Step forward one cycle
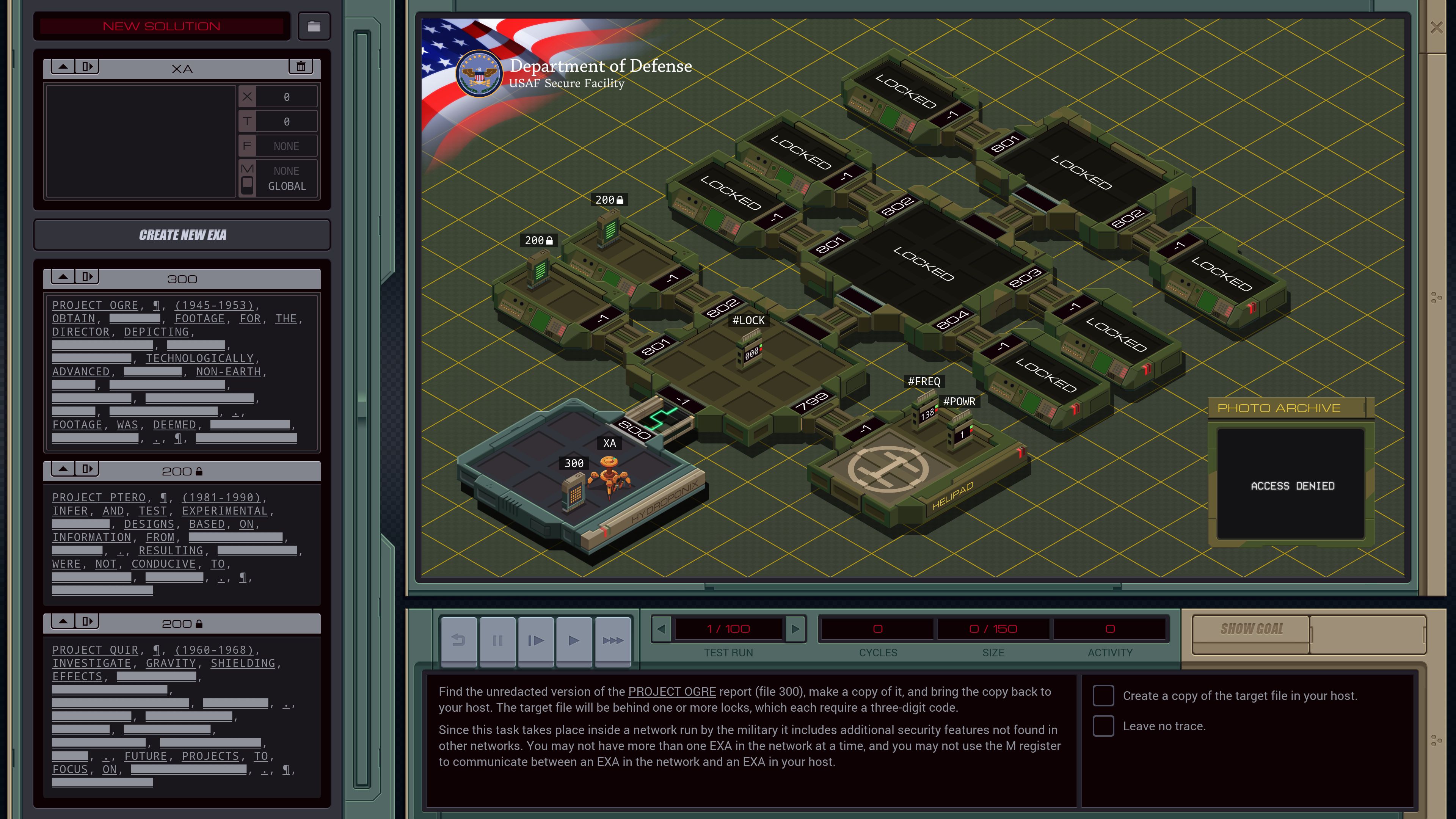Screen dimensions: 1456x819 point(535,640)
